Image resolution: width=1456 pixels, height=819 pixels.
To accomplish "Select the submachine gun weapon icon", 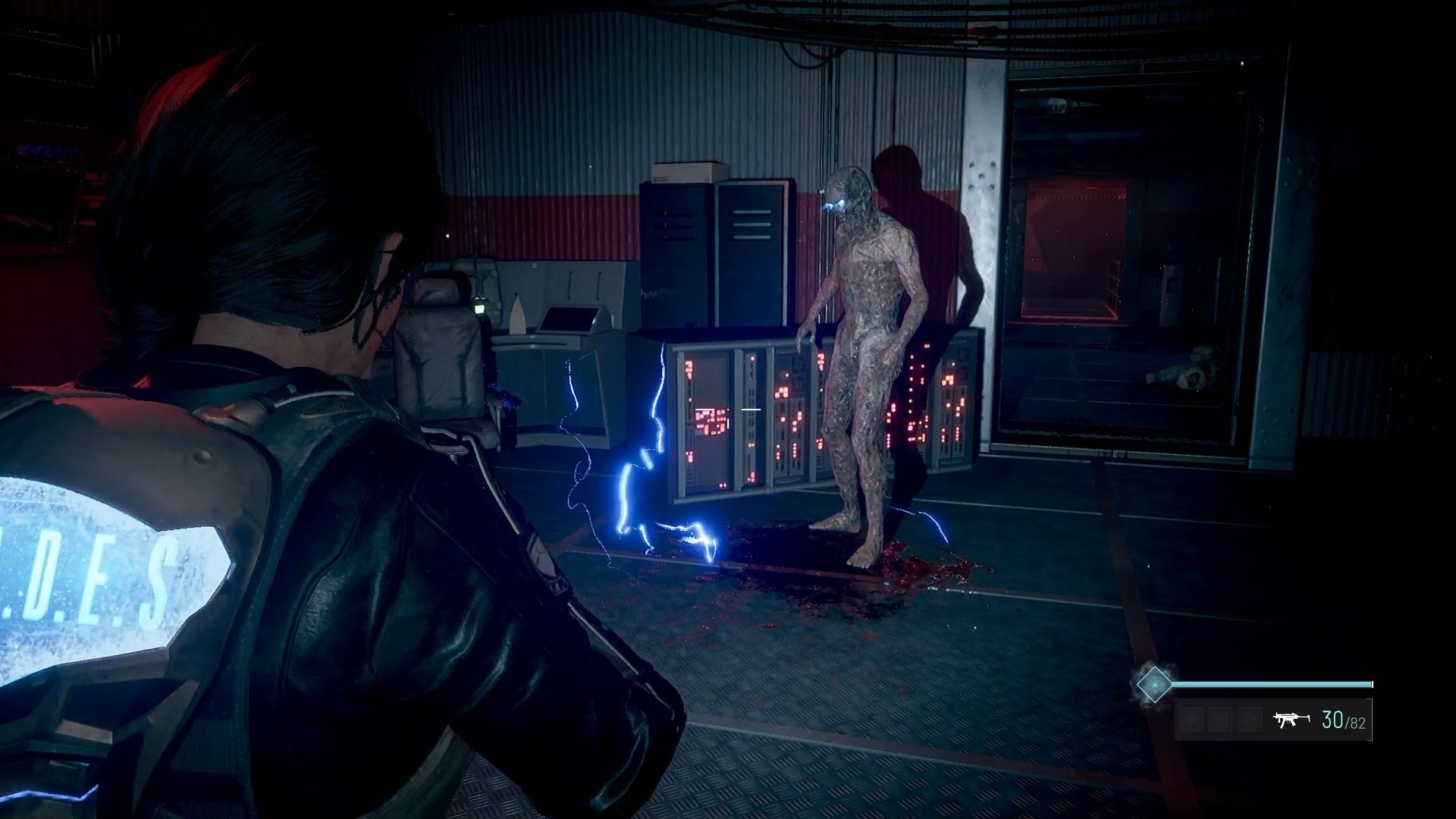I will pyautogui.click(x=1291, y=720).
